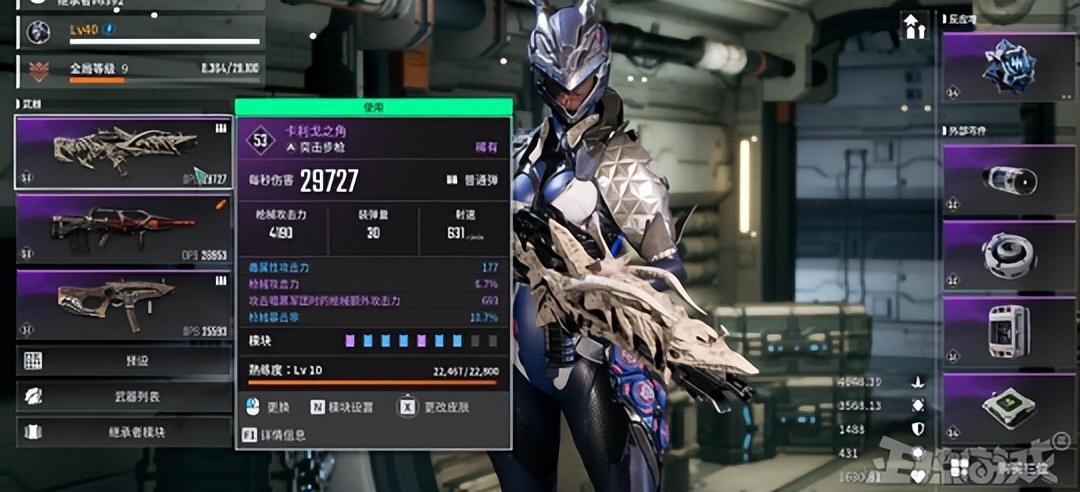Select the tan submachine gun weapon slot
The height and width of the screenshot is (492, 1080).
click(x=123, y=304)
